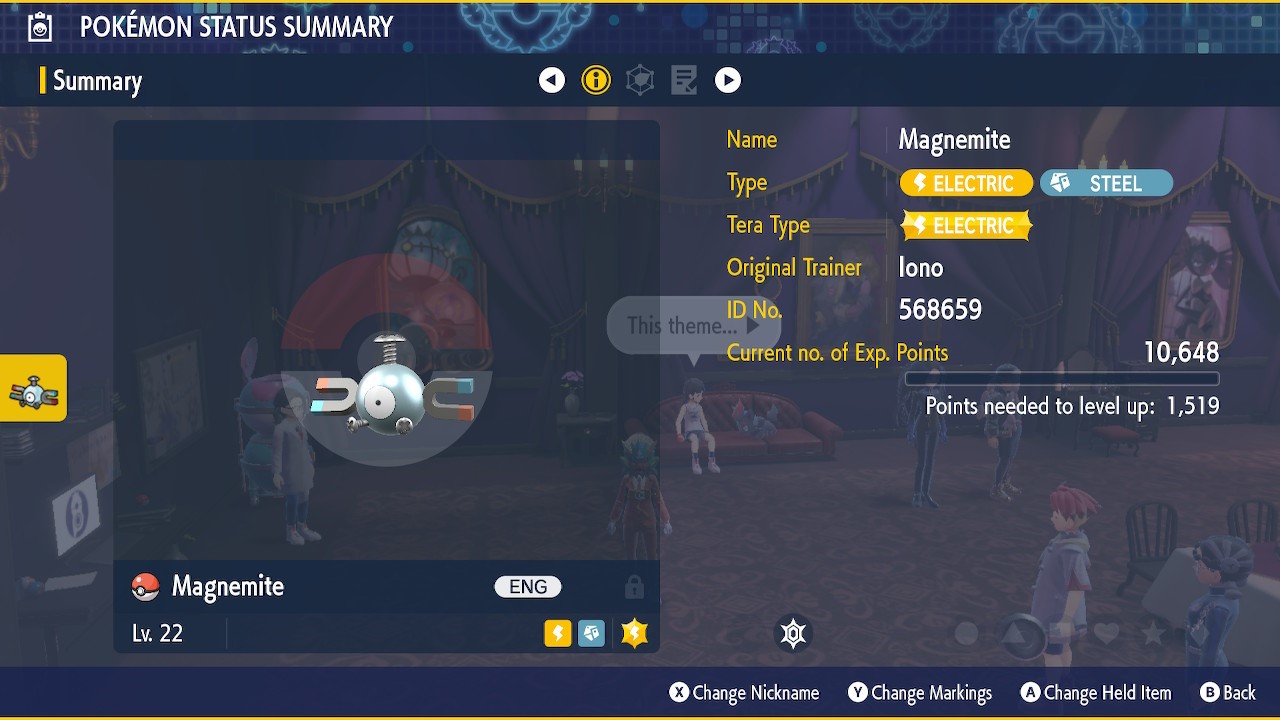Screen dimensions: 1280x720
Task: Go to the previous summary page arrow
Action: click(552, 80)
